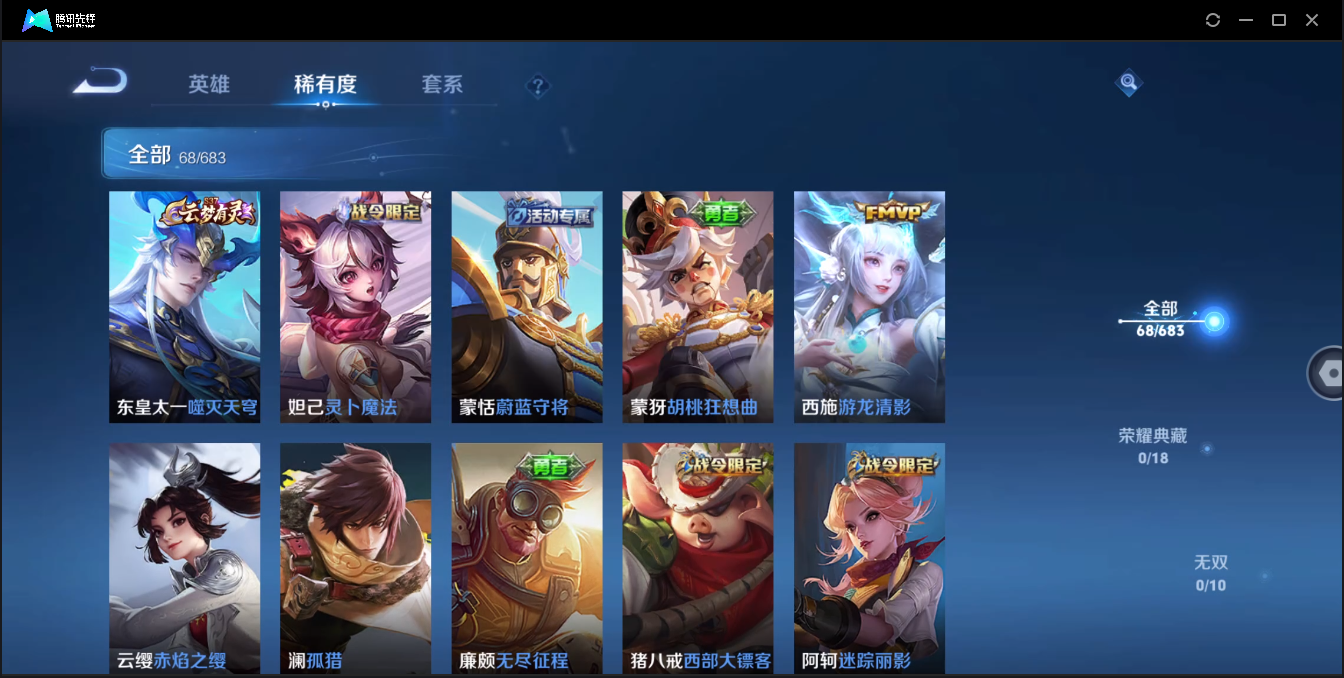The image size is (1344, 678).
Task: View the 阿轲 迷踪丽影 skin card
Action: click(x=869, y=558)
